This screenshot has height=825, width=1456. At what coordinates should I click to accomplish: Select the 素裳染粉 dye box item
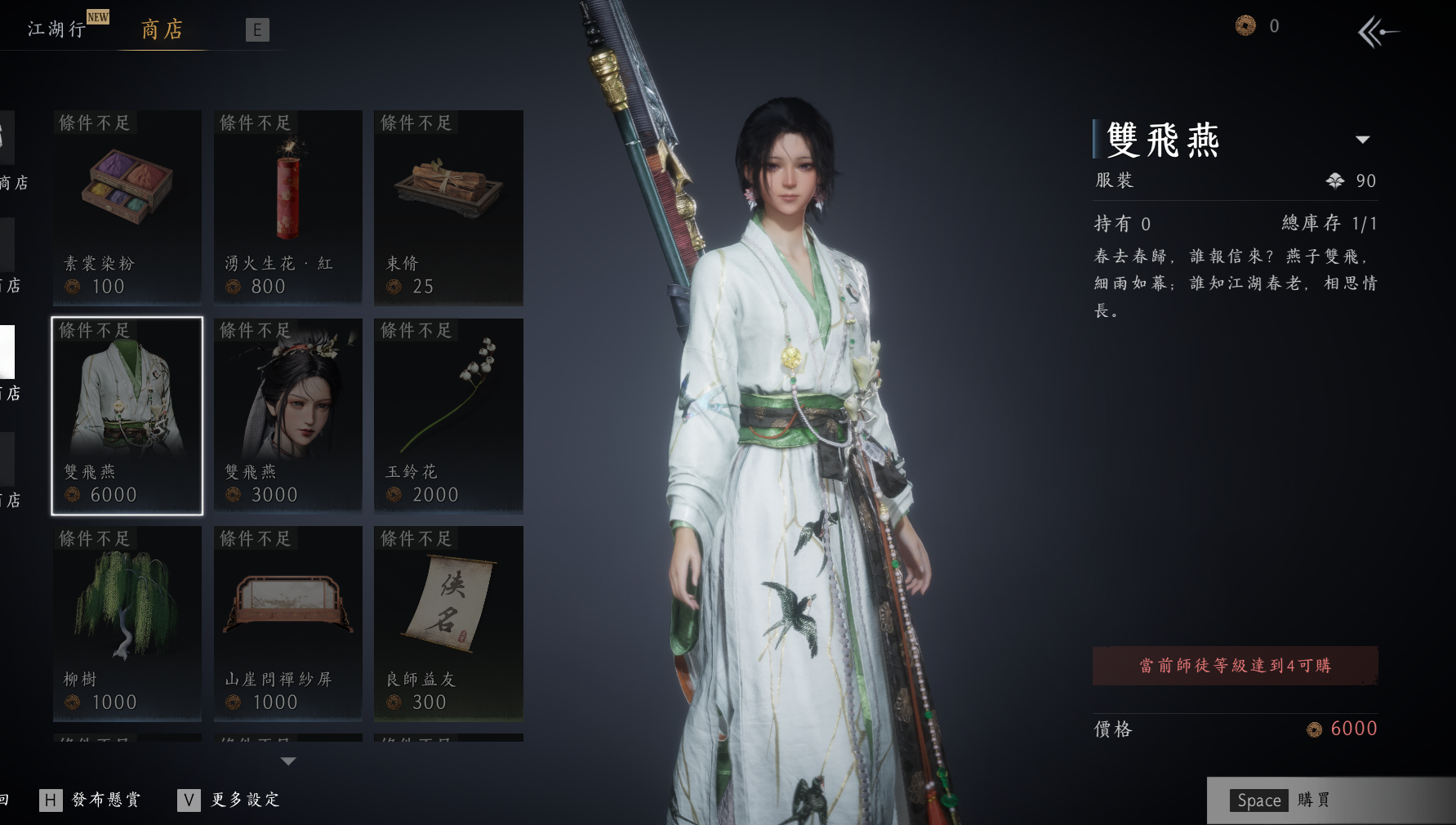[x=127, y=207]
